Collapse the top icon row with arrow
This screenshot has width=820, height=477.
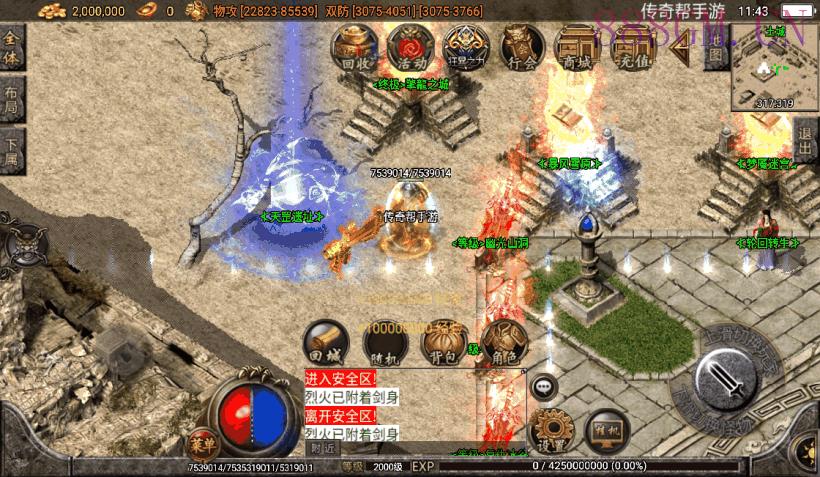[x=684, y=46]
